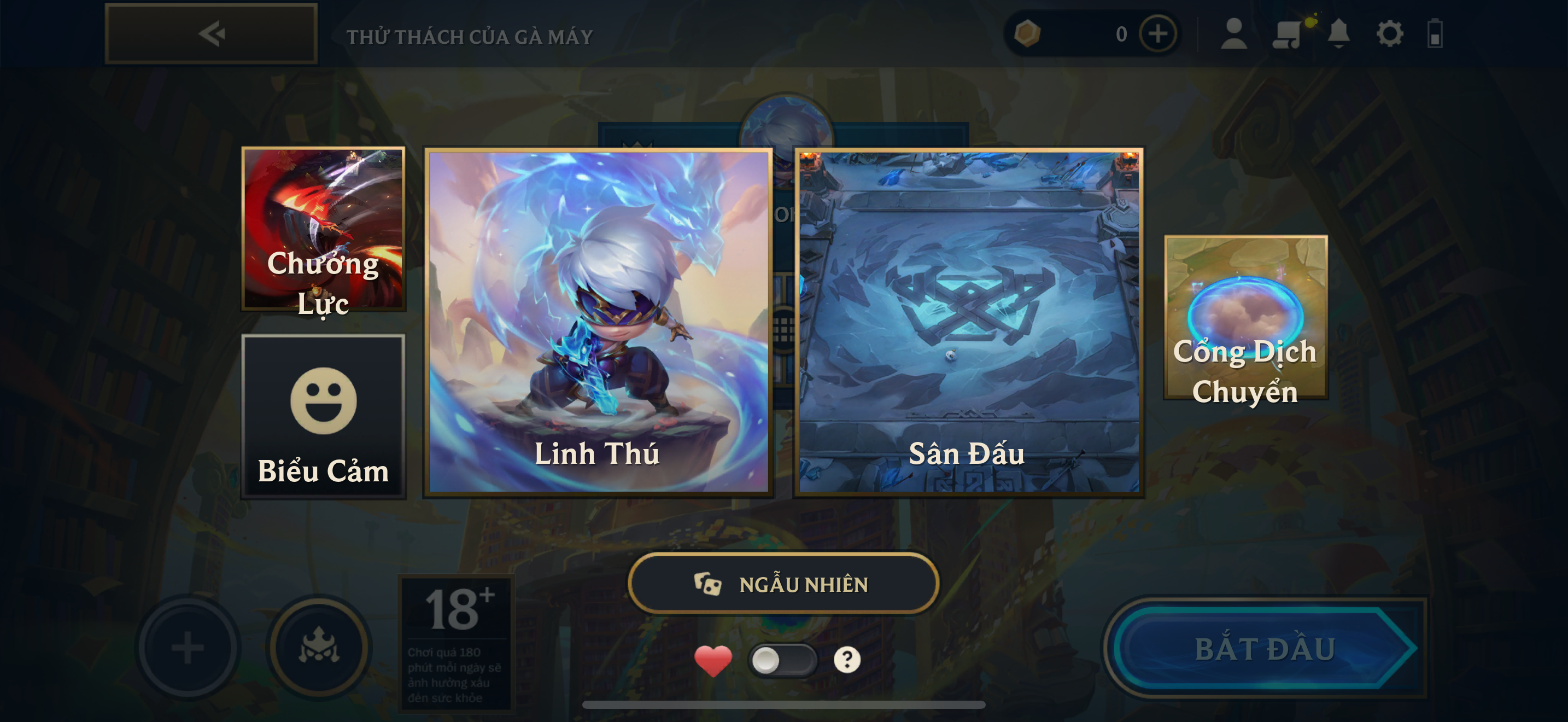Toggle the favorites switch beside the heart
Image resolution: width=1568 pixels, height=722 pixels.
(782, 660)
